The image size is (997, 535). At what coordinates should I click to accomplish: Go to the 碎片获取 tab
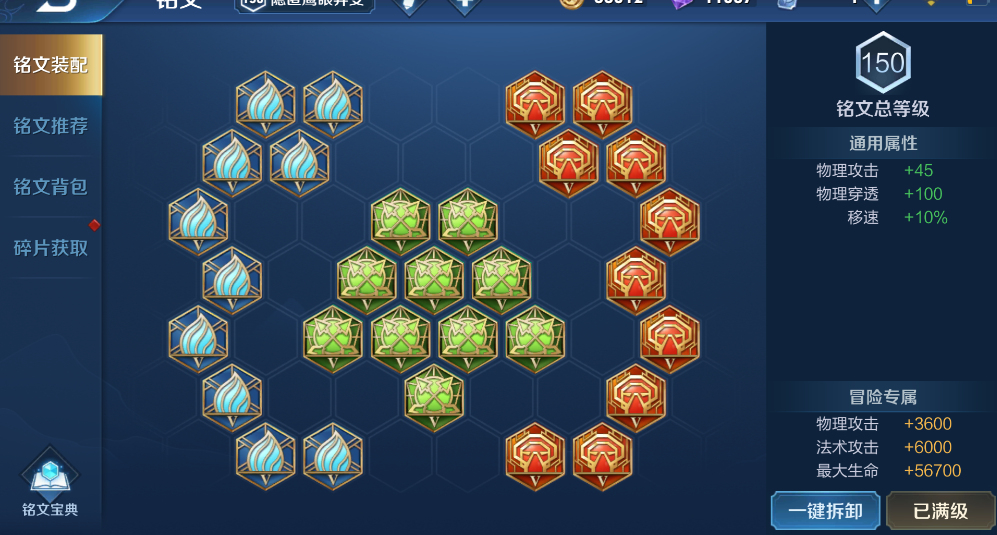click(x=50, y=247)
